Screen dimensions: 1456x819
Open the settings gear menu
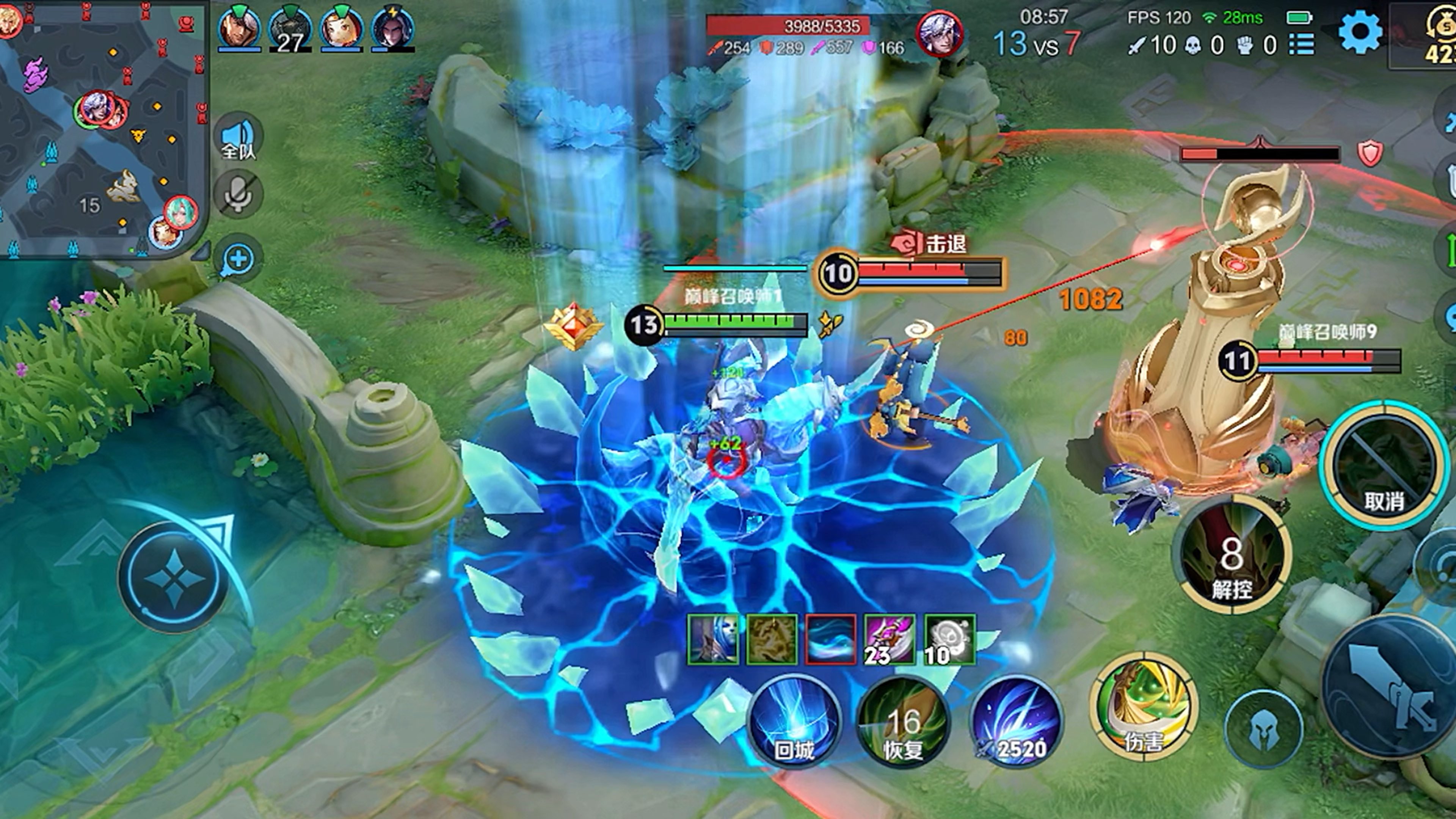point(1359,32)
